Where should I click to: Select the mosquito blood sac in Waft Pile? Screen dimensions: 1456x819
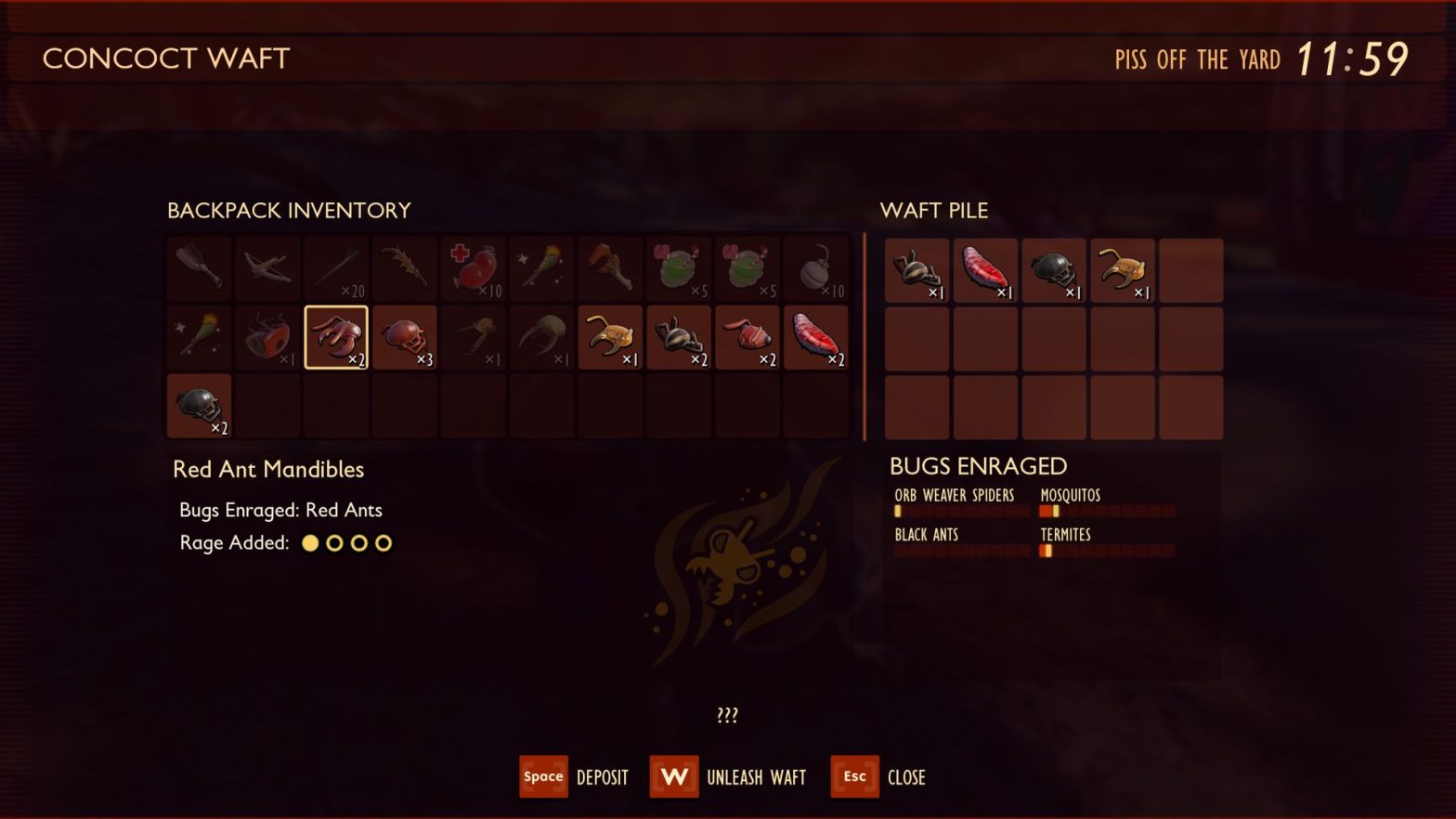985,270
